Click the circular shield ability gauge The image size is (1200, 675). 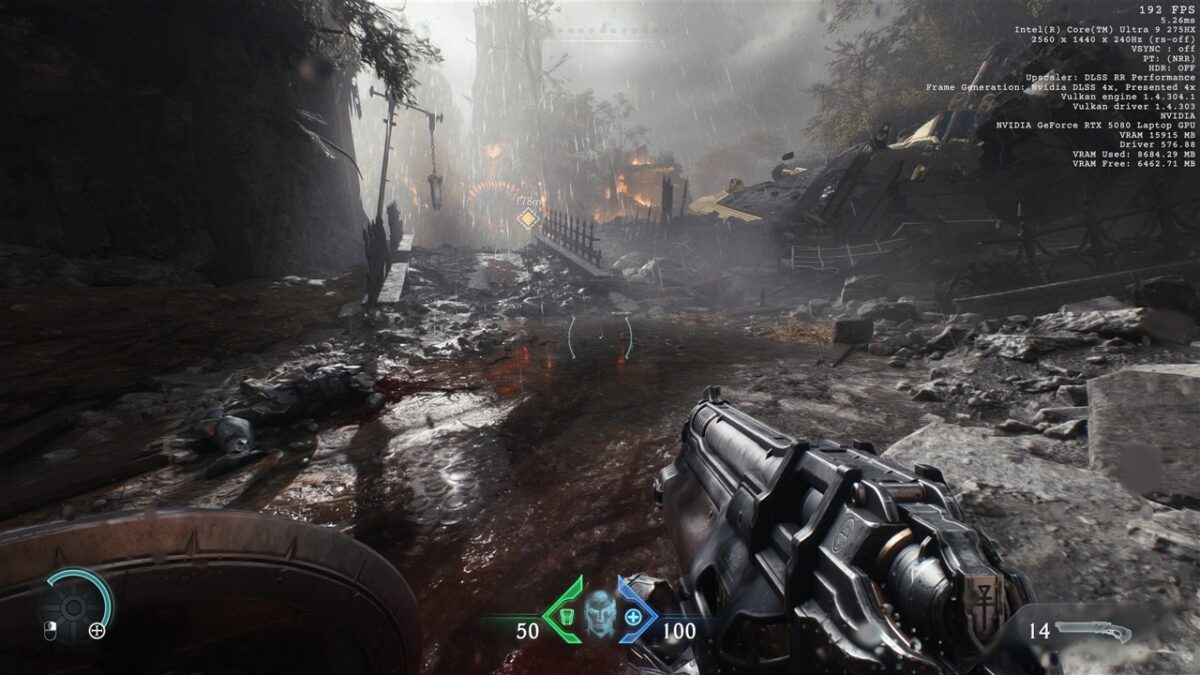click(75, 605)
